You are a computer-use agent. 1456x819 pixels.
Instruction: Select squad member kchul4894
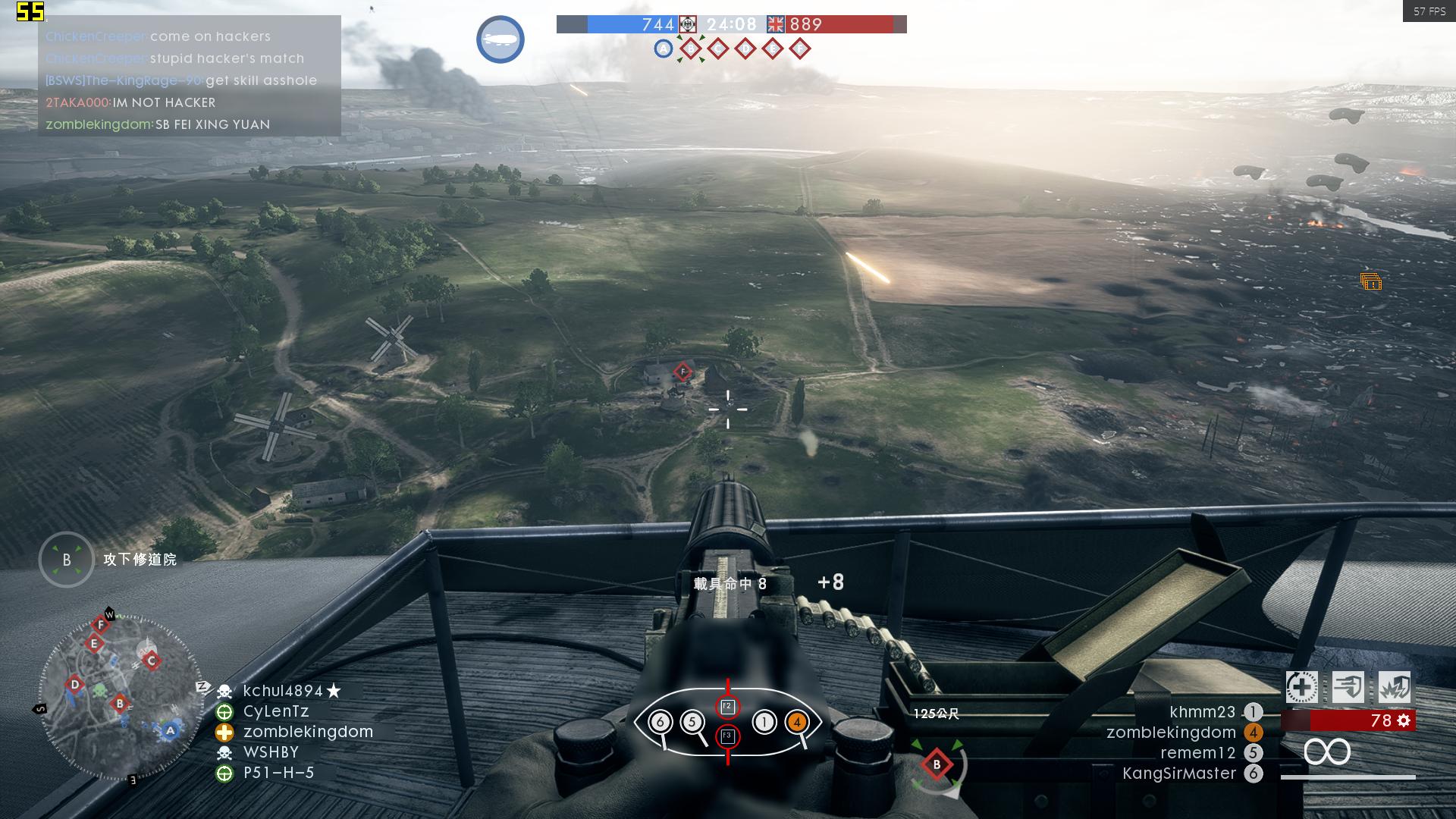tap(282, 691)
